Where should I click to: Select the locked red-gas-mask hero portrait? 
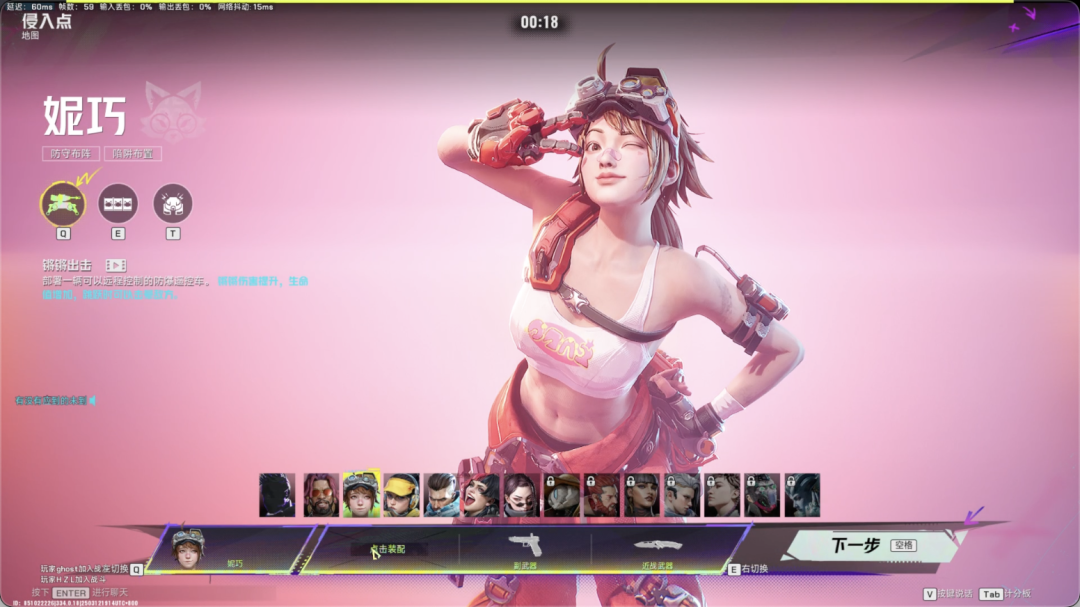pyautogui.click(x=762, y=495)
